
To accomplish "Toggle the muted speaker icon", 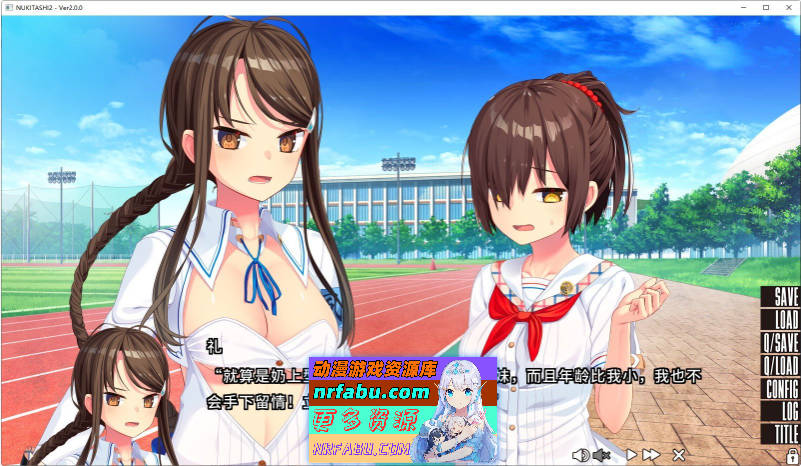I will pyautogui.click(x=601, y=455).
